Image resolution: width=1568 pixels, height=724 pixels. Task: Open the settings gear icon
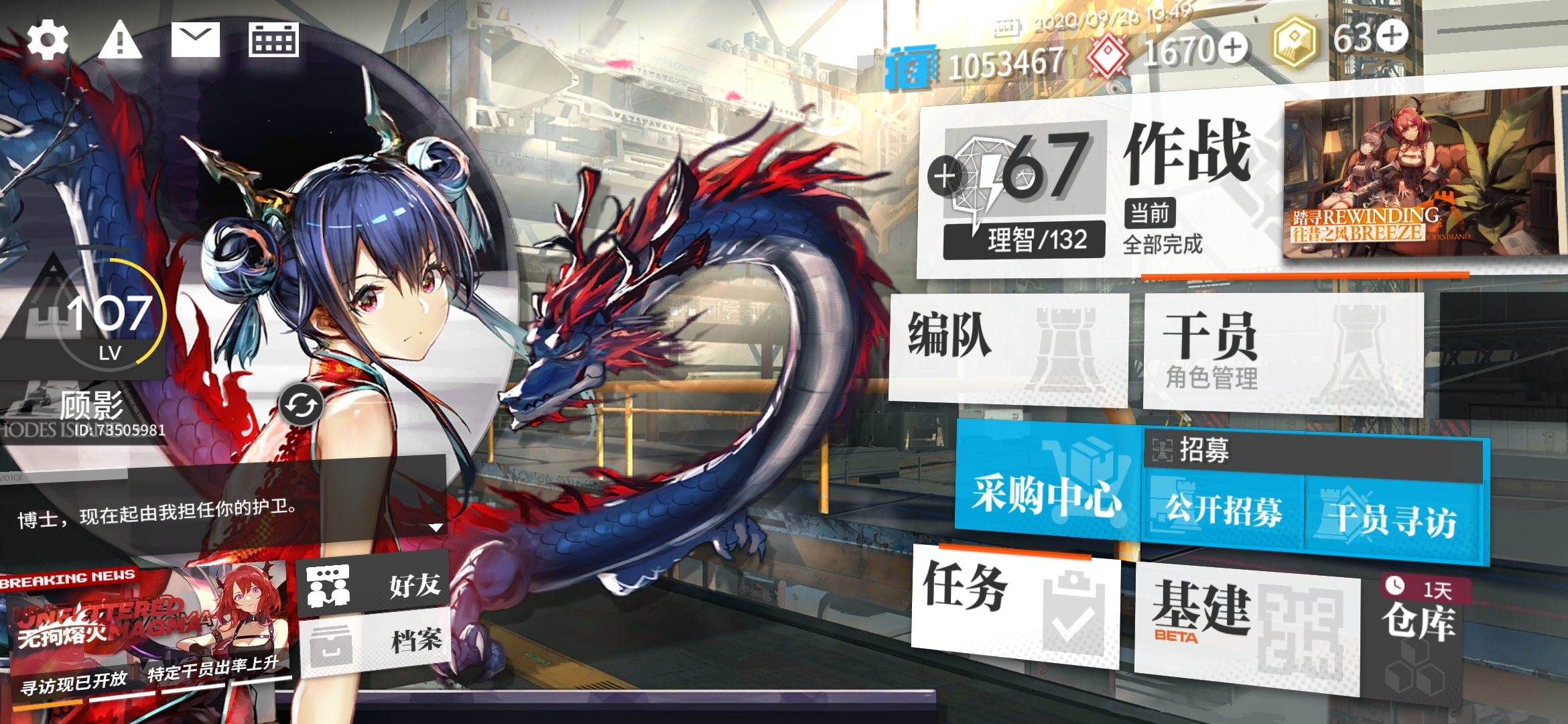48,40
